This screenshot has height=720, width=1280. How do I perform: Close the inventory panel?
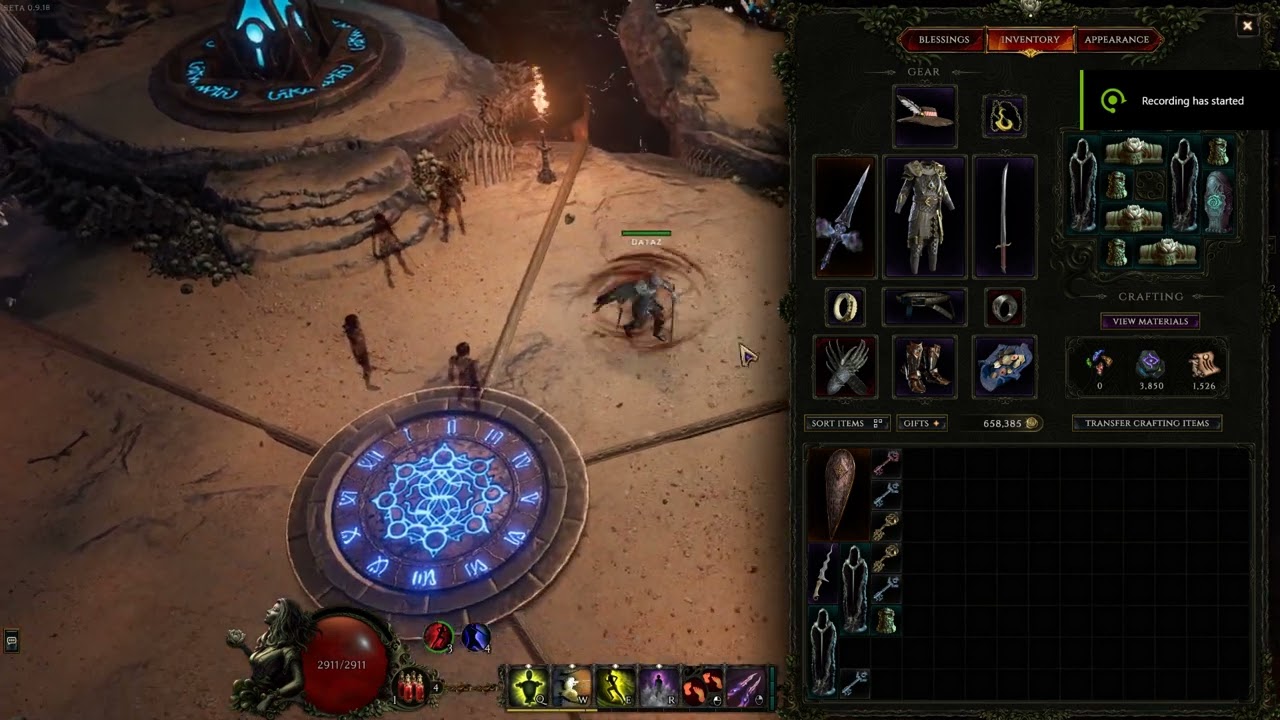coord(1247,26)
